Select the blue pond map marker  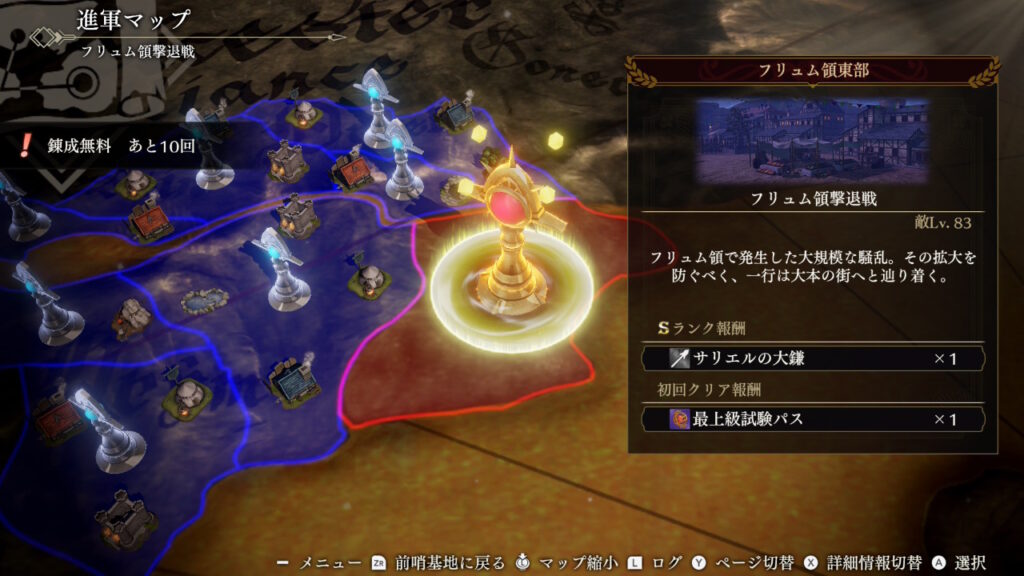pyautogui.click(x=204, y=300)
